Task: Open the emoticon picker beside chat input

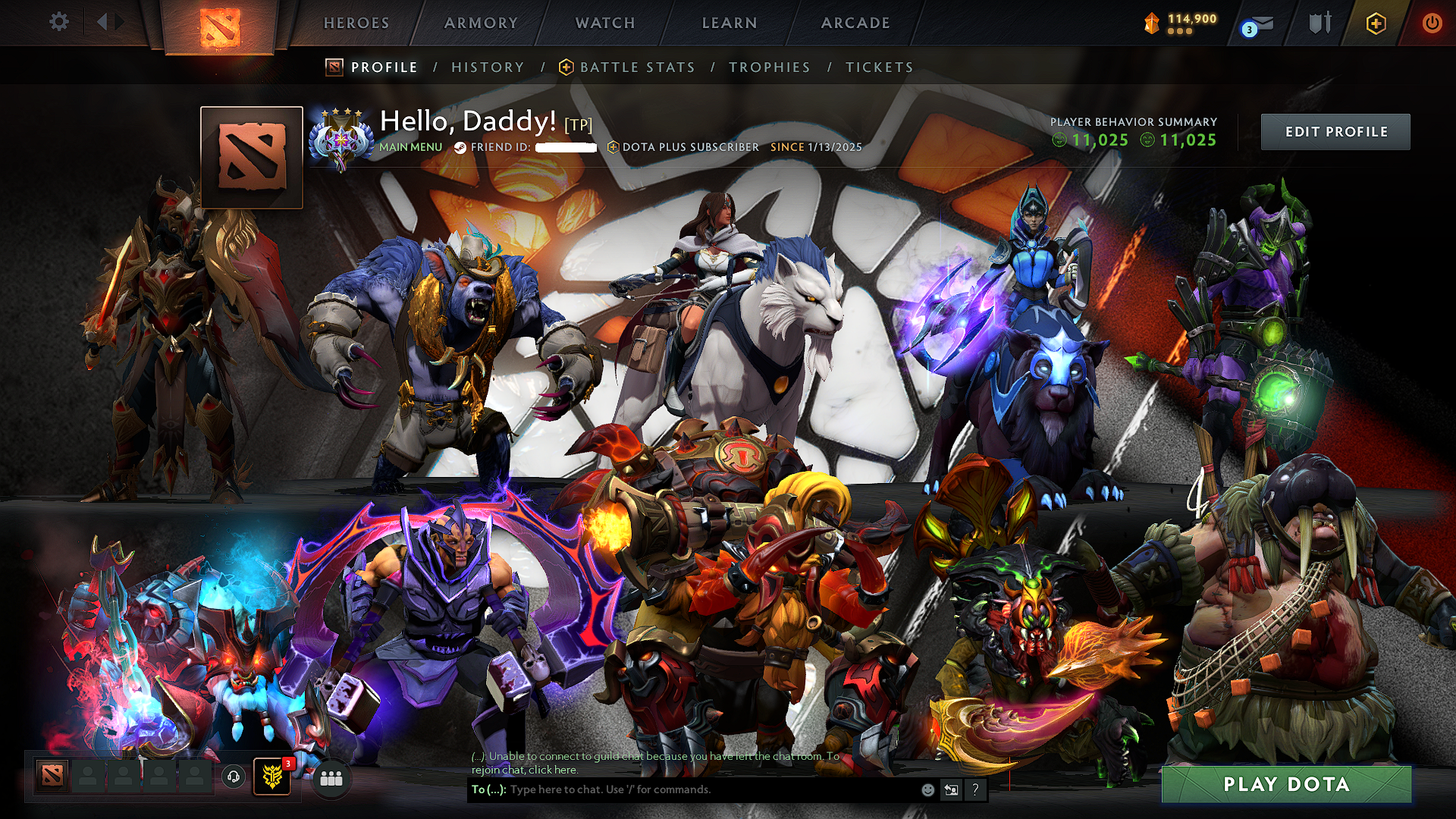Action: pyautogui.click(x=927, y=789)
